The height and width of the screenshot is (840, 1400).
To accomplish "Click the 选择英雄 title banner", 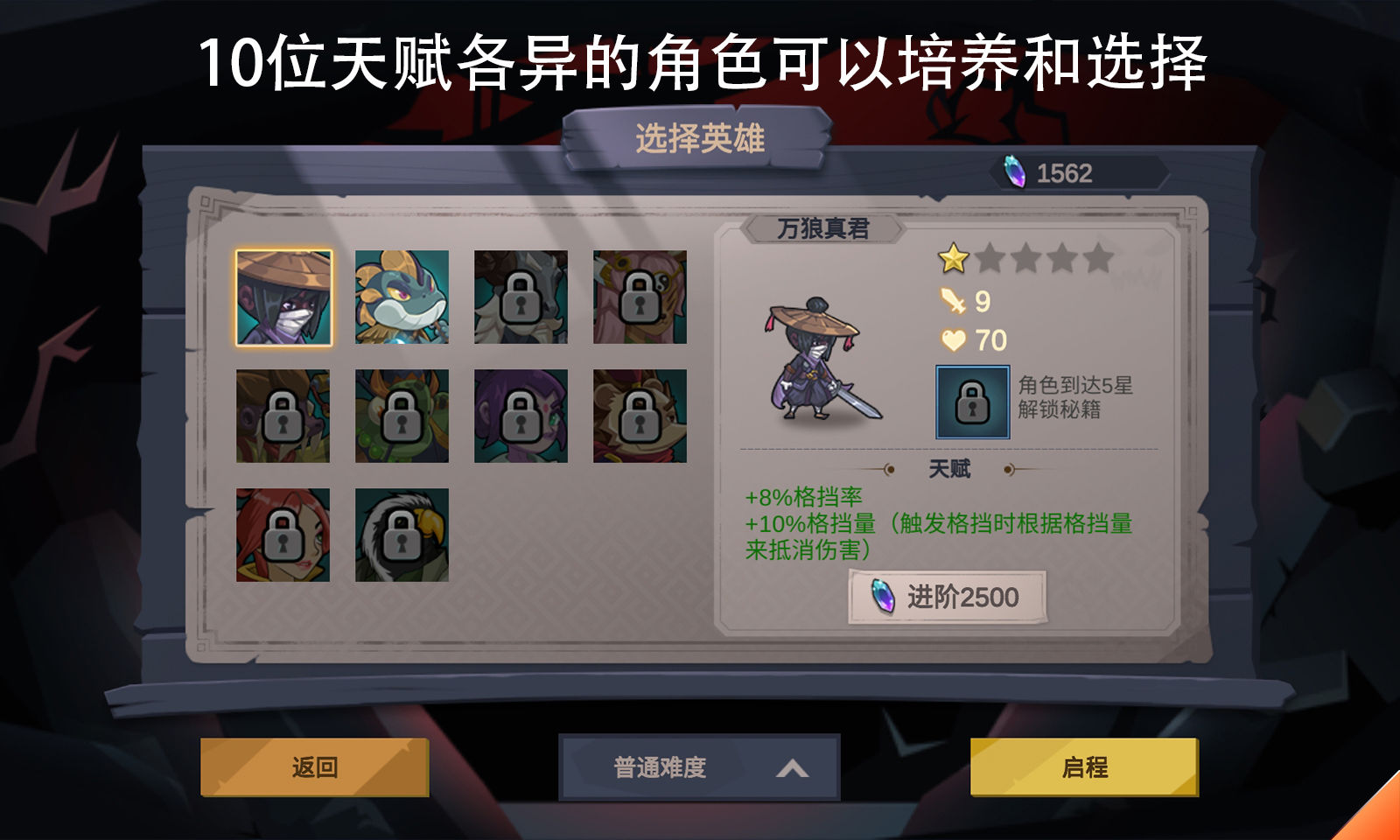I will click(700, 136).
